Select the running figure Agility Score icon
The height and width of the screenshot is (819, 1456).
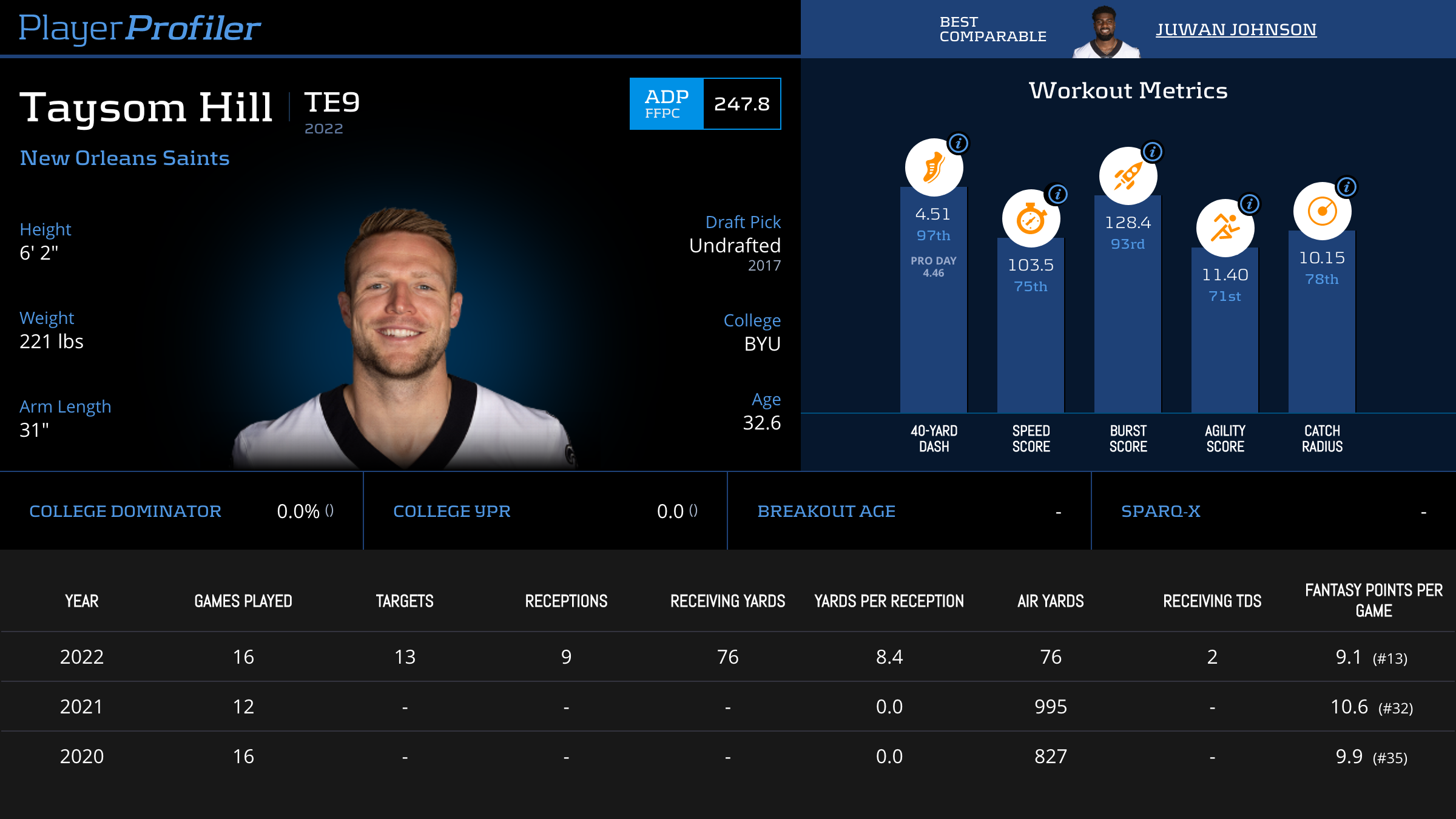click(1224, 227)
